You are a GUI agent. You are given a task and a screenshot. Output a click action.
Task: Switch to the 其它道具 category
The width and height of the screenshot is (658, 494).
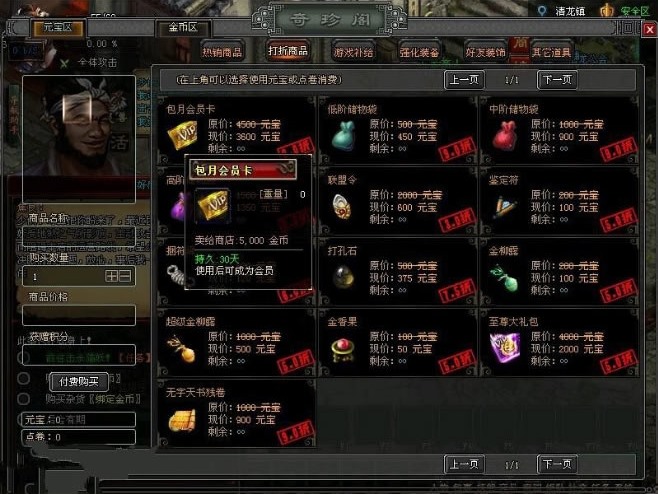click(x=552, y=51)
